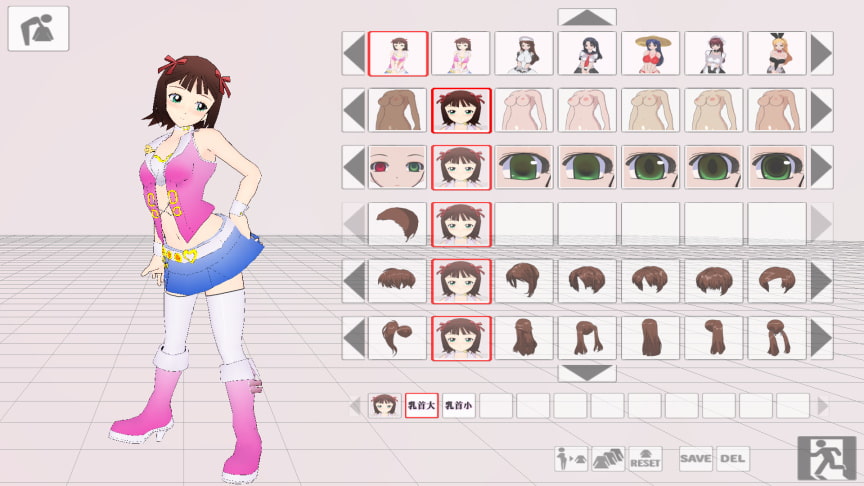Click the 乳首大 option

[421, 406]
